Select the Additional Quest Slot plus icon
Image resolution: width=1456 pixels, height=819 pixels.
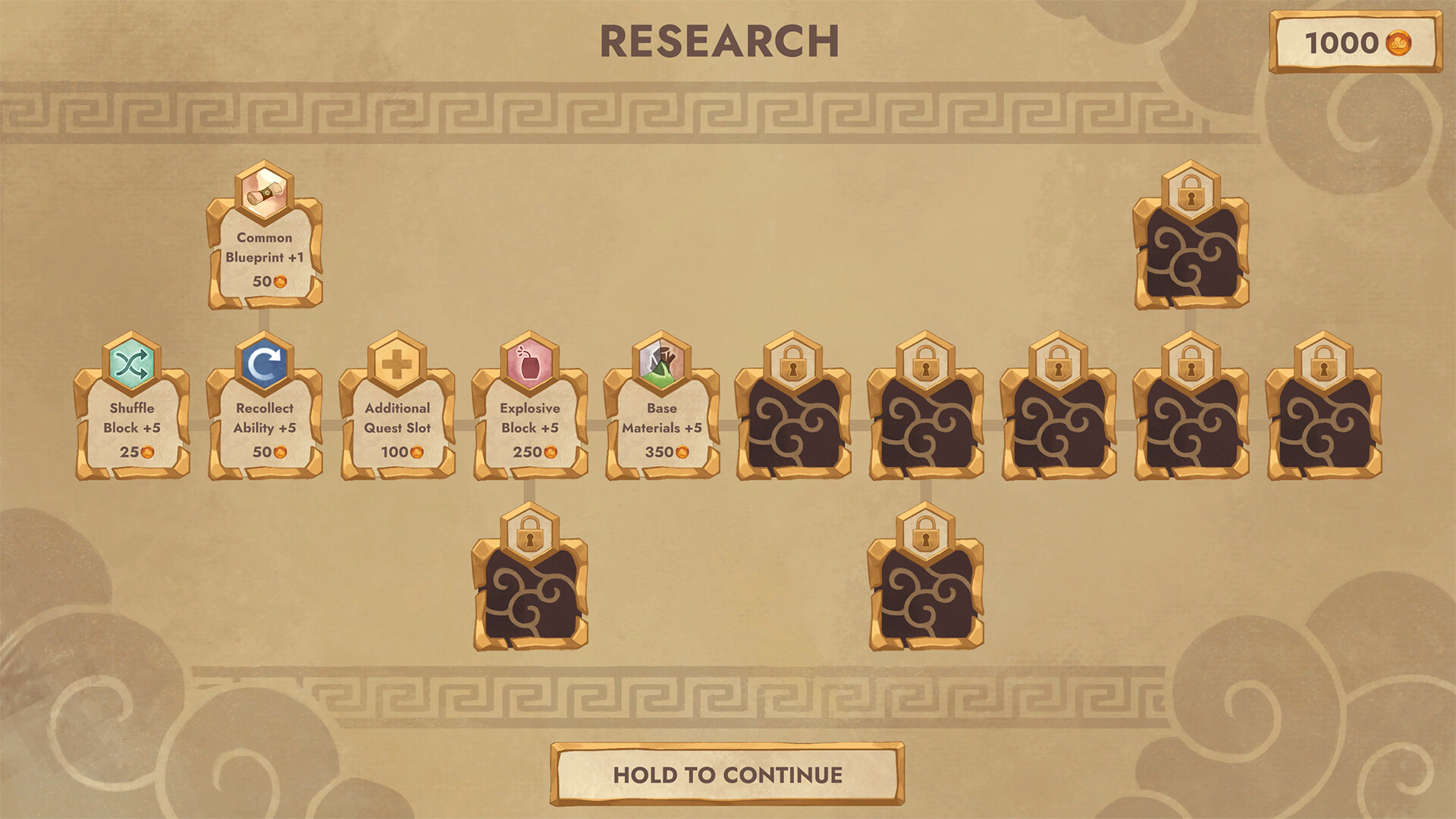pyautogui.click(x=397, y=366)
